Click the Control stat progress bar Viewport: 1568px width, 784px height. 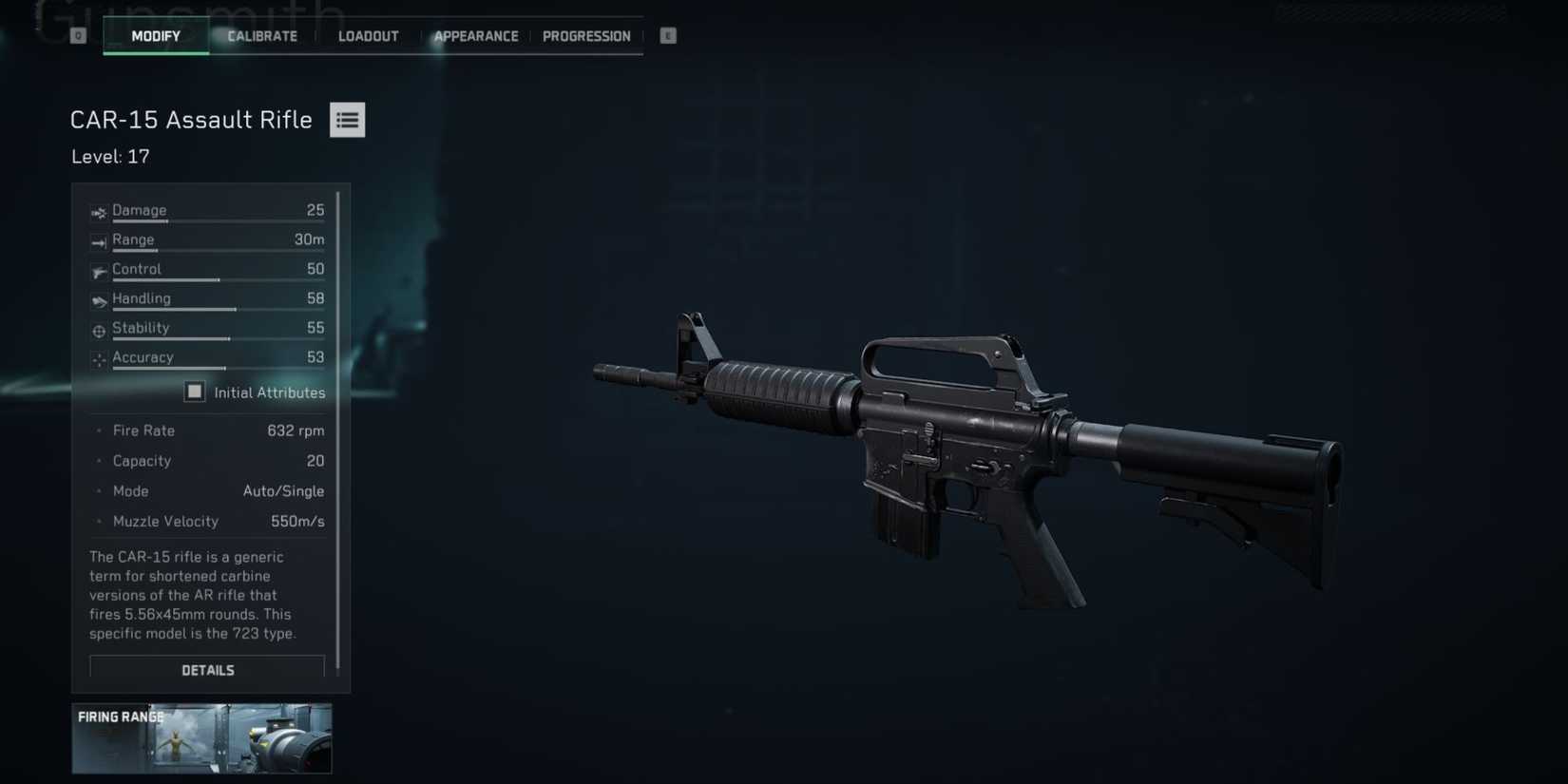[x=219, y=281]
